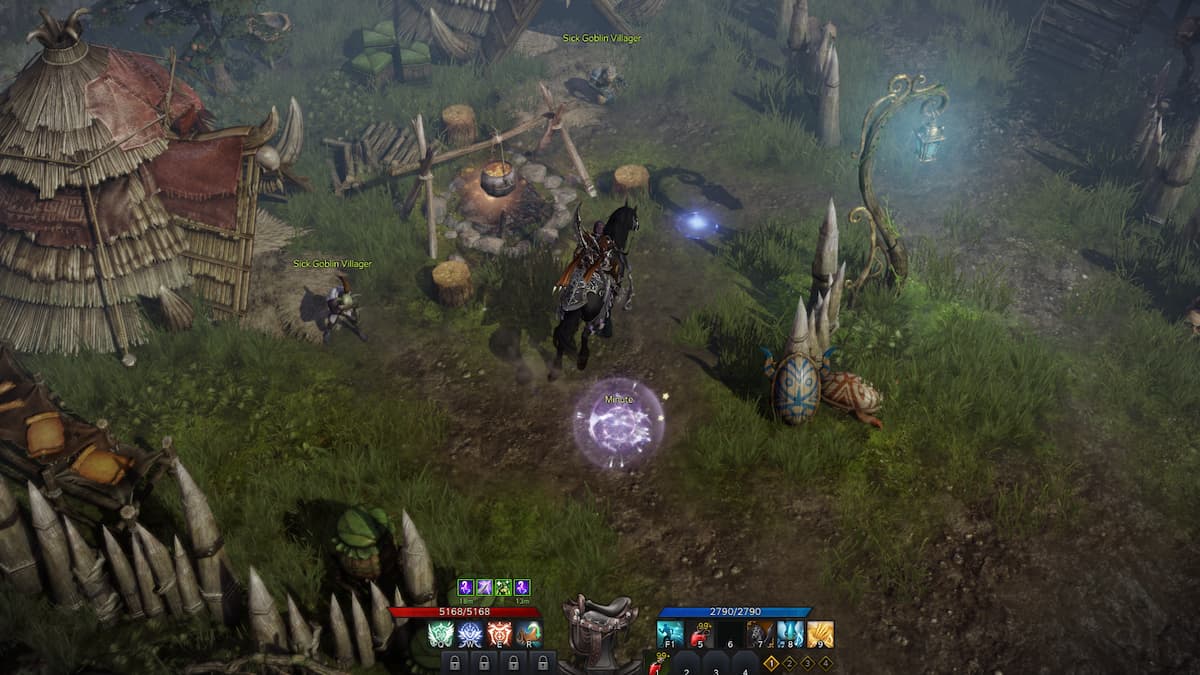This screenshot has height=675, width=1200.
Task: Click the green sparkle buff icon
Action: tap(503, 588)
